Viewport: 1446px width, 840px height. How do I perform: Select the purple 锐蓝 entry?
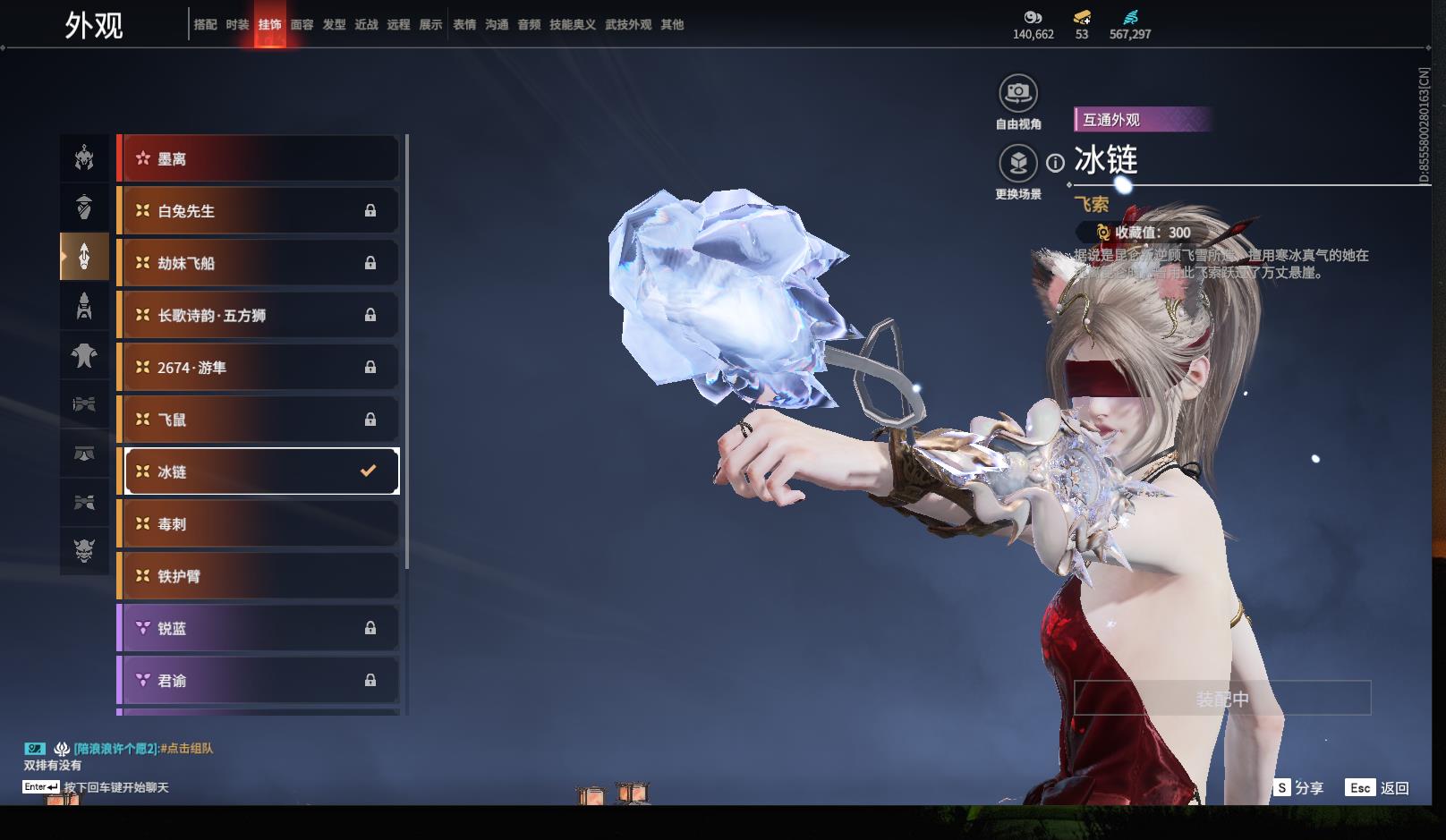click(x=259, y=628)
